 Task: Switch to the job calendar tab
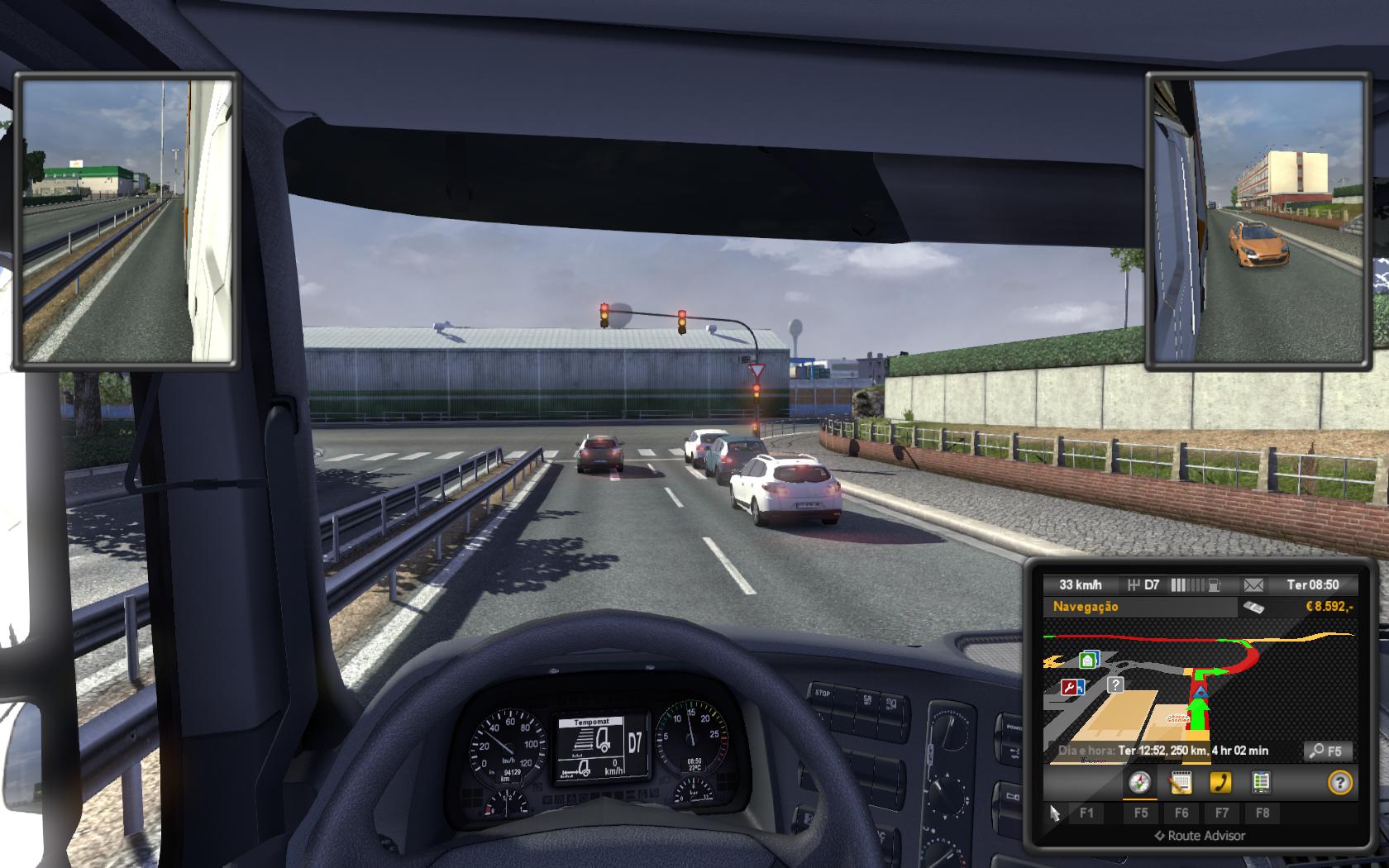(x=1180, y=782)
